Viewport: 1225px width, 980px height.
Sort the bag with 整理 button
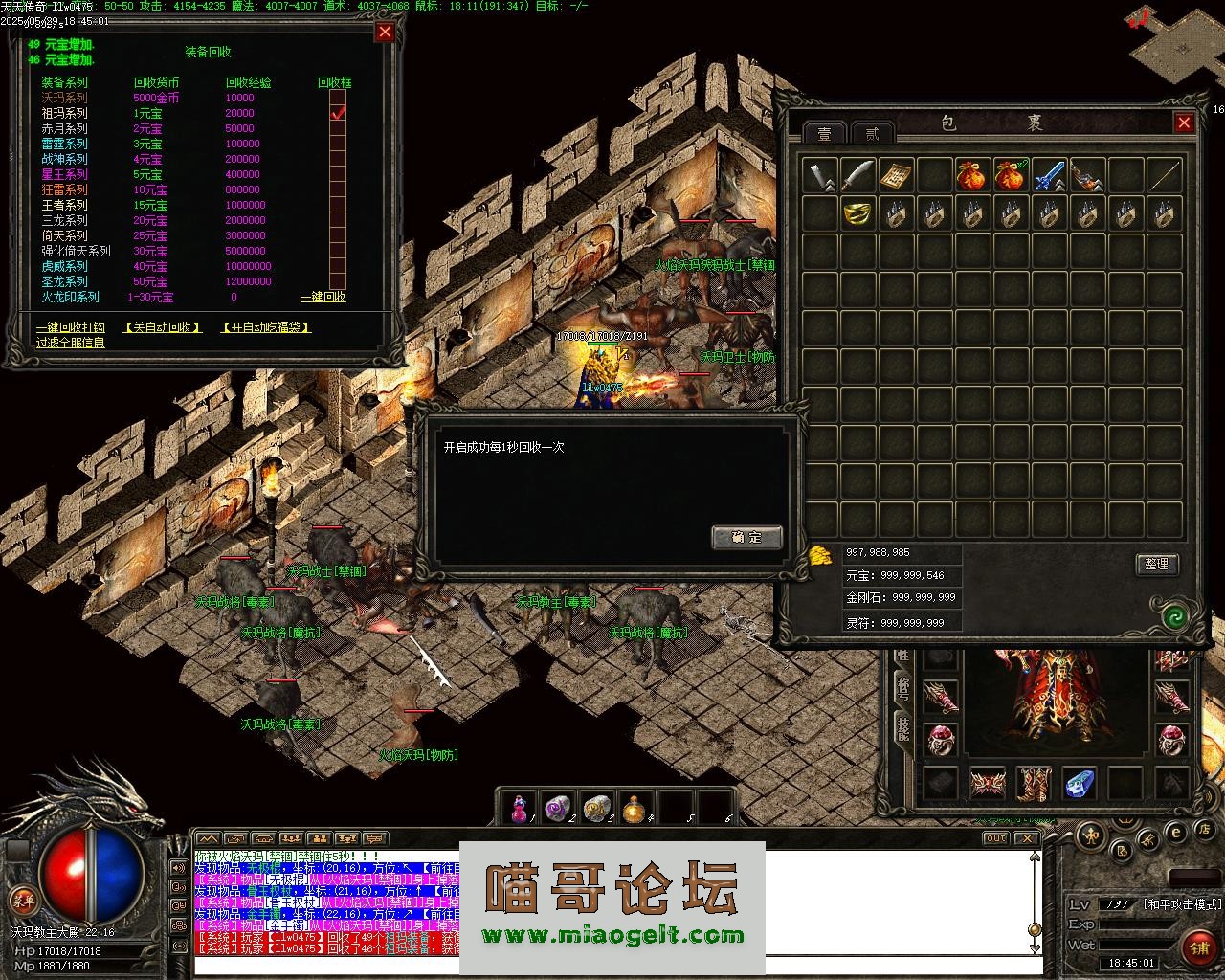pyautogui.click(x=1156, y=564)
